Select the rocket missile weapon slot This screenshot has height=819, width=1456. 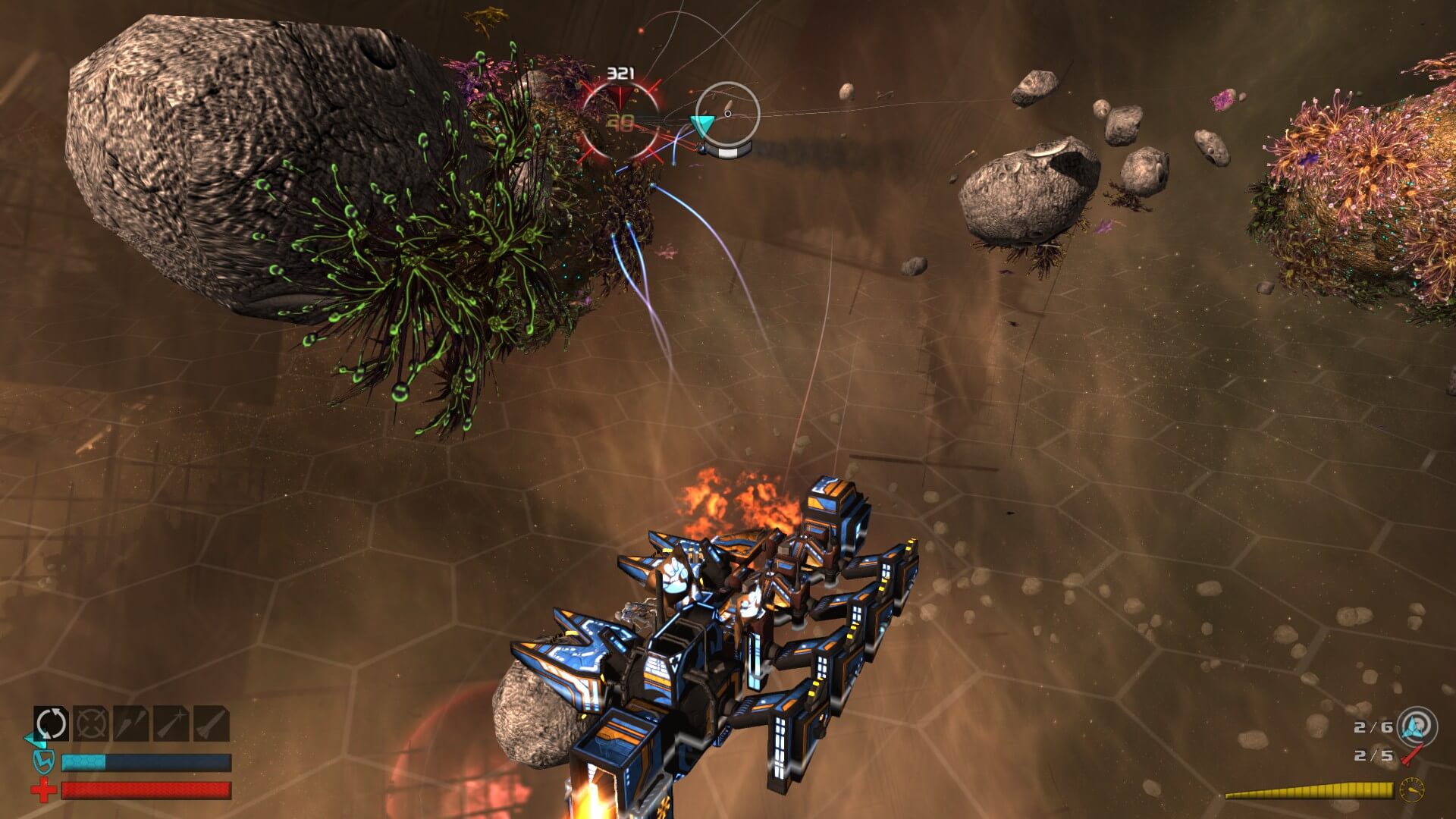click(212, 723)
